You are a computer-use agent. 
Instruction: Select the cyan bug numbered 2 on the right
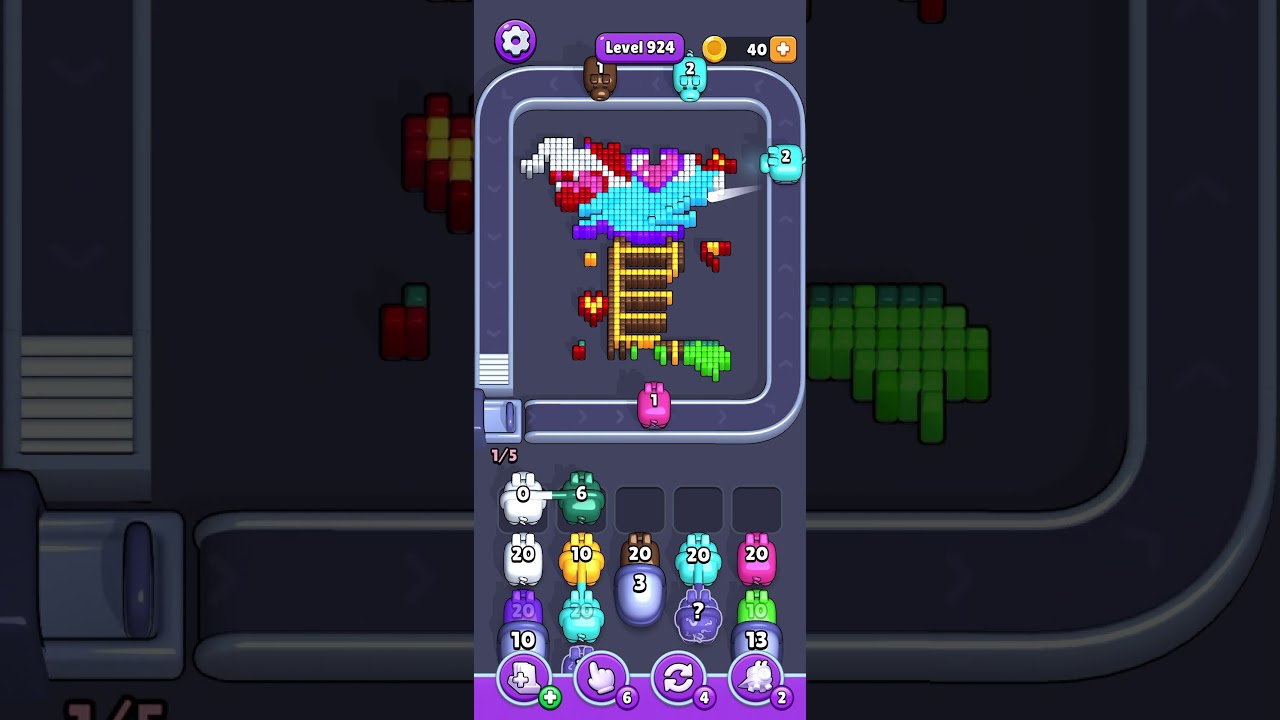[783, 160]
